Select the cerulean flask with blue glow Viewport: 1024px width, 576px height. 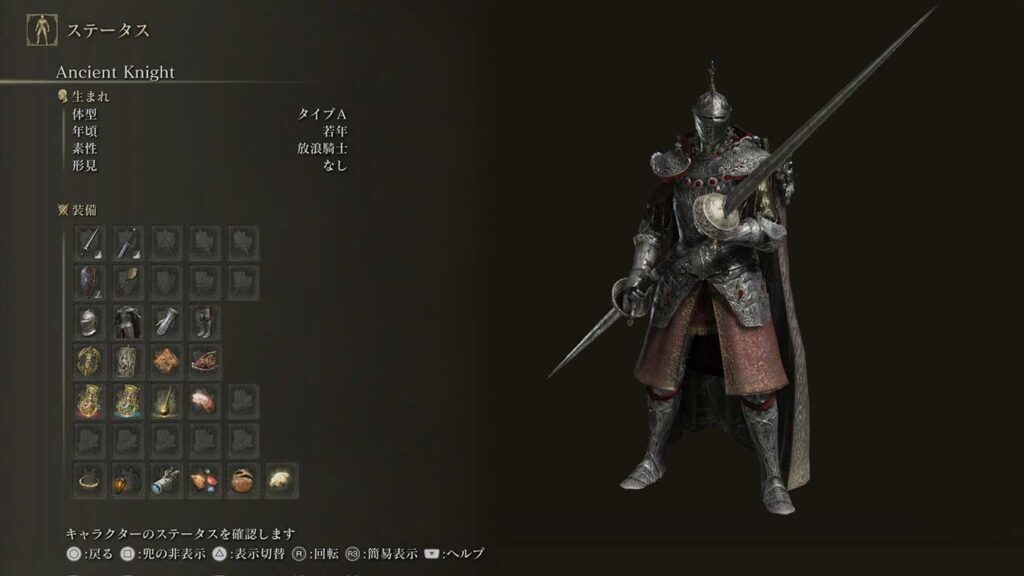tap(127, 400)
